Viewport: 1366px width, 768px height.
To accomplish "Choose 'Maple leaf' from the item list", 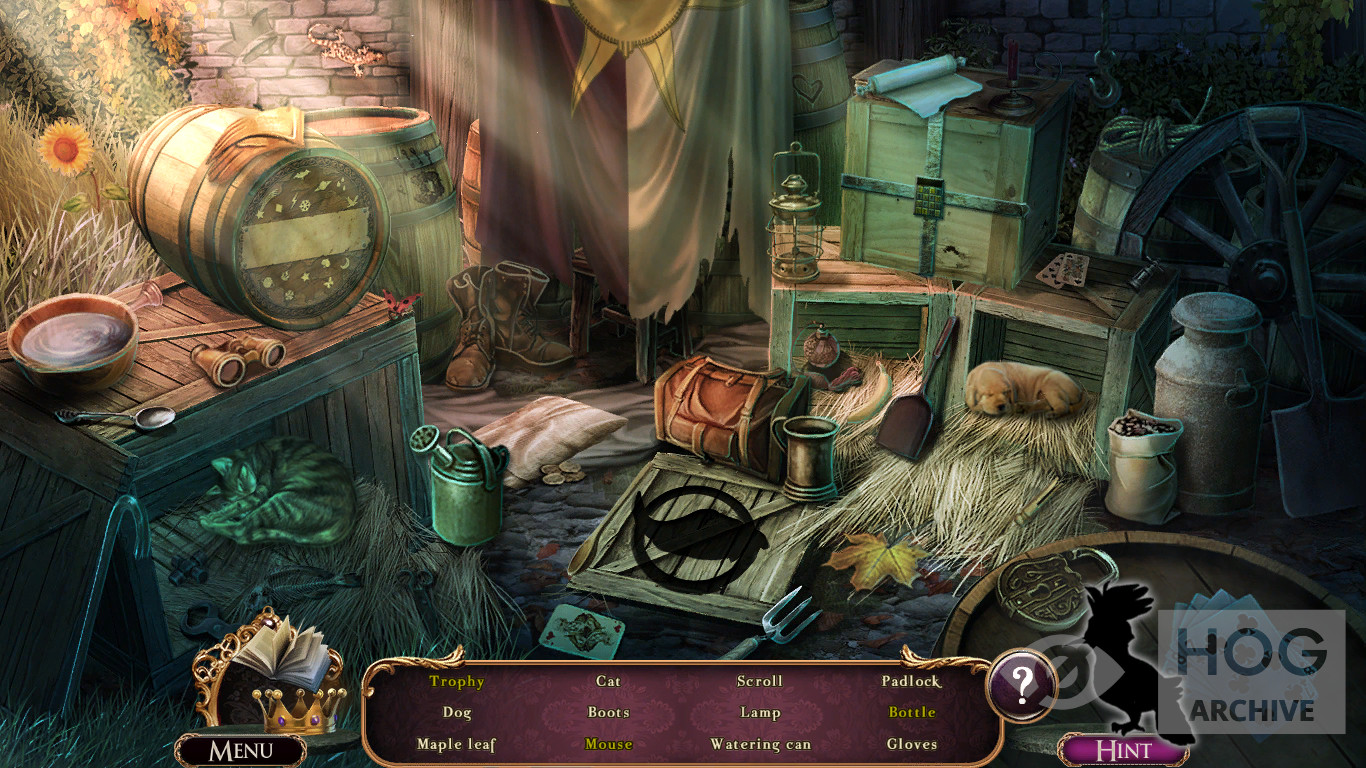I will pyautogui.click(x=456, y=744).
